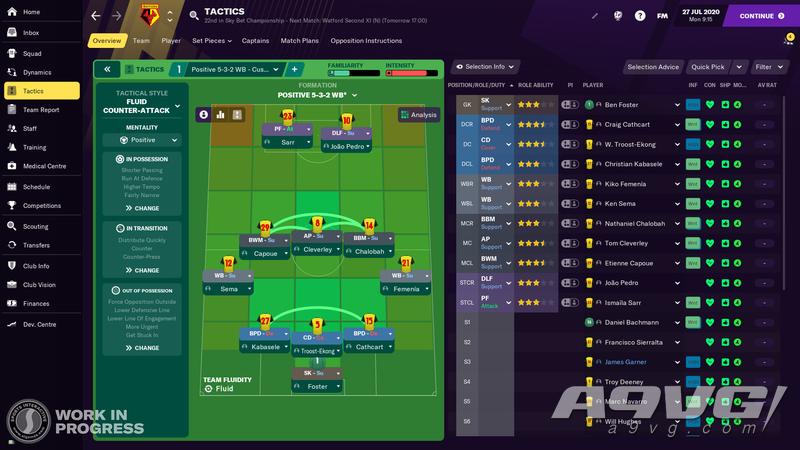800x450 pixels.
Task: Open the Filter dropdown
Action: [768, 67]
